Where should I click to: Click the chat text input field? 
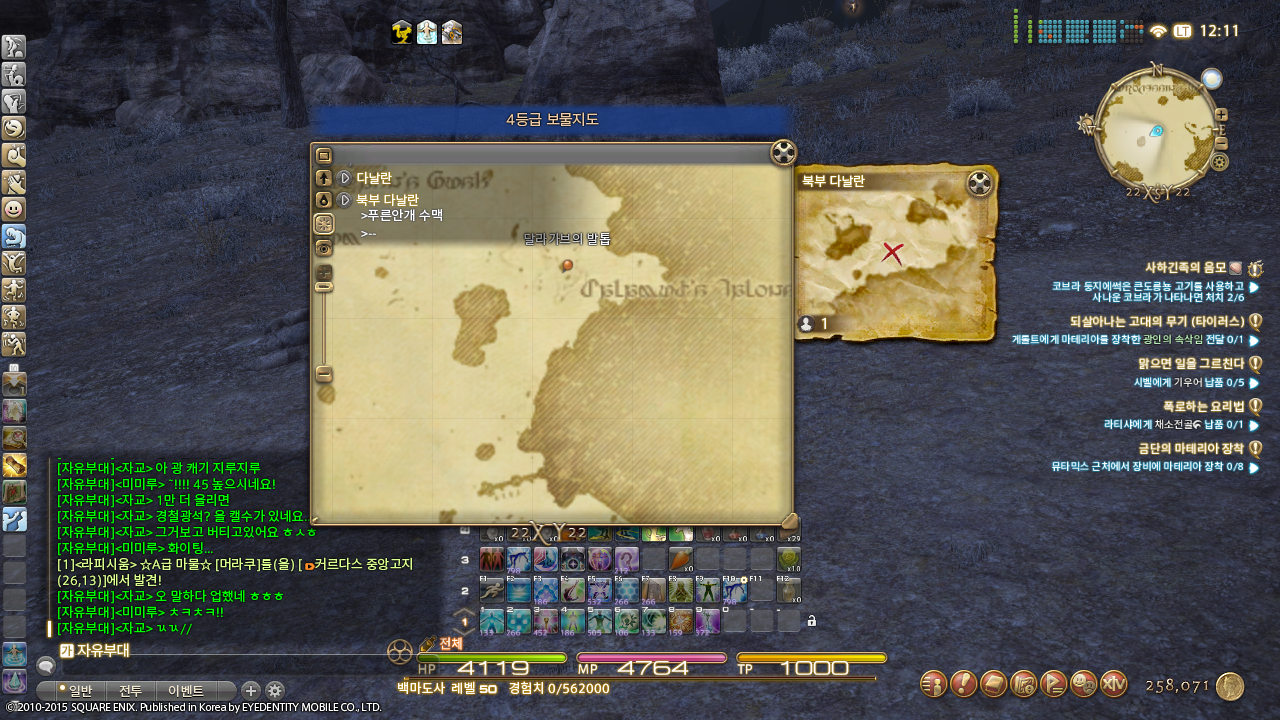coord(220,651)
